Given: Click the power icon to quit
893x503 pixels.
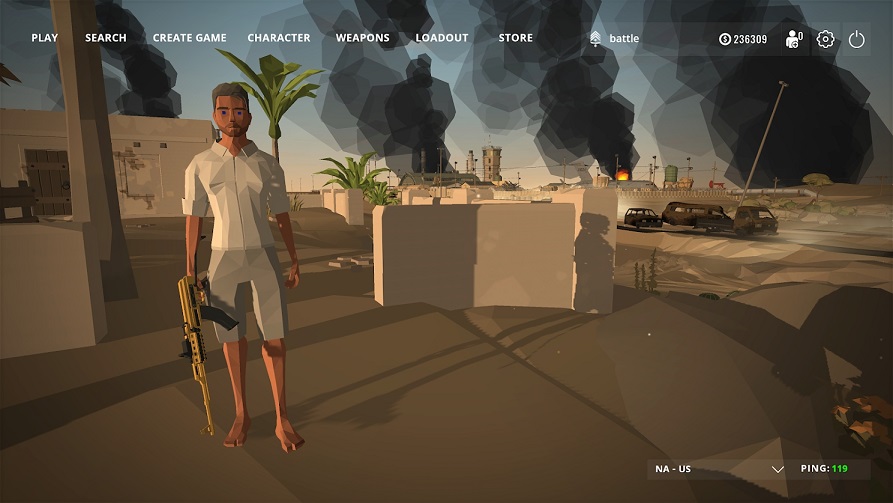Looking at the screenshot, I should coord(856,39).
